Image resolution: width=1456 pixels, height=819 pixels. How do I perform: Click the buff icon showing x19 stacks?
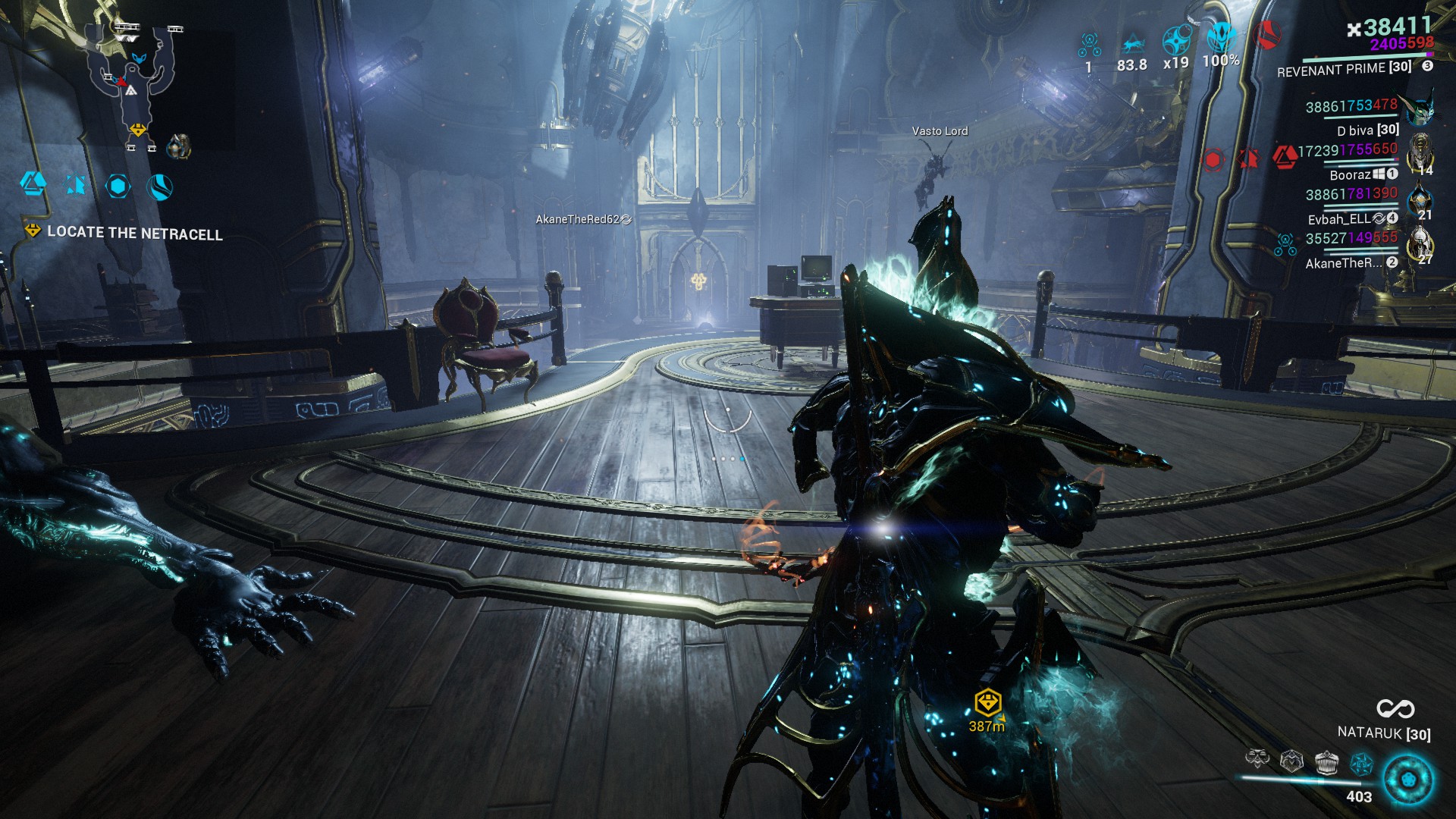click(1177, 38)
